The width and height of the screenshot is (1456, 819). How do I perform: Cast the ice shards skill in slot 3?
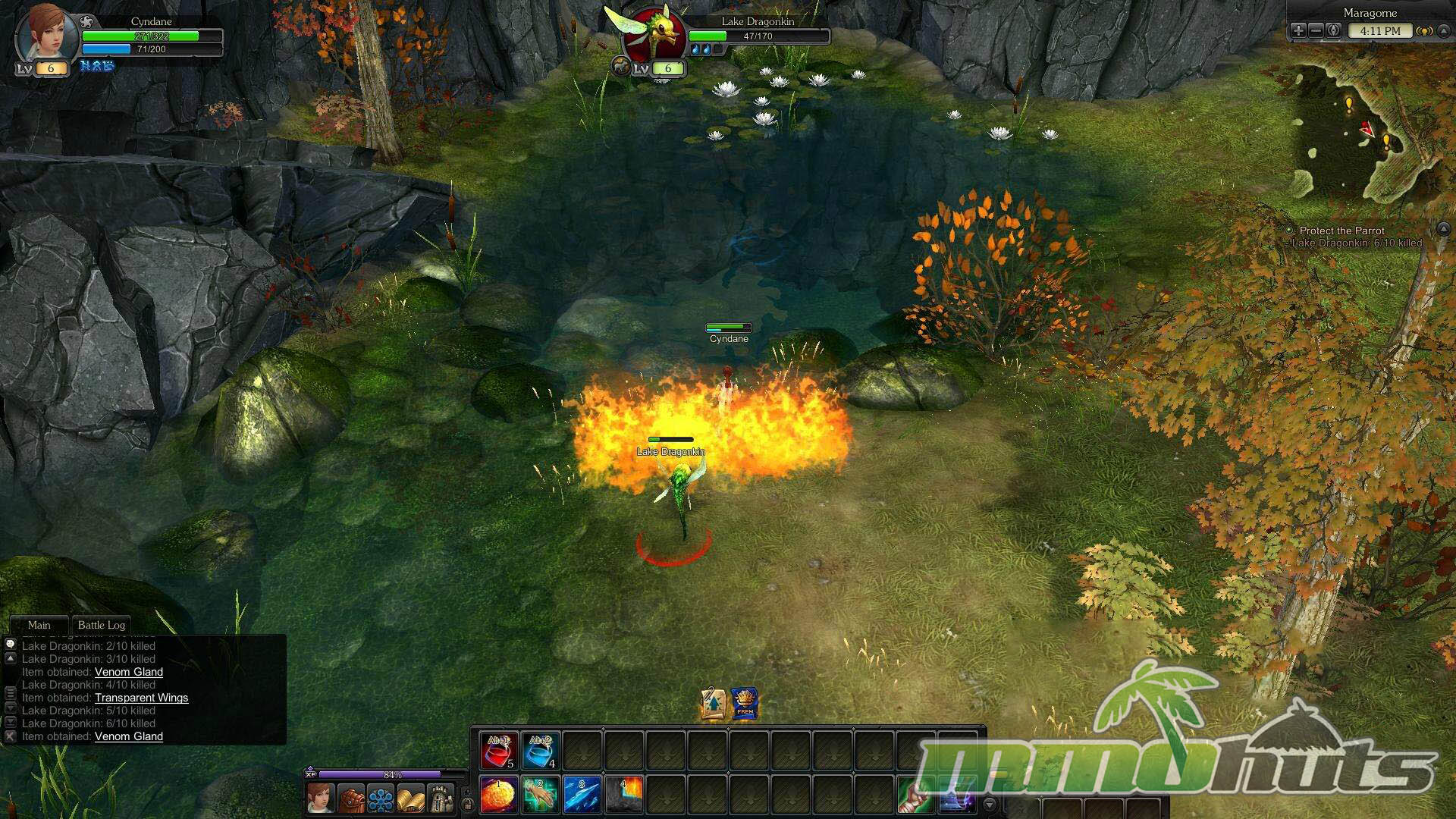(x=582, y=794)
